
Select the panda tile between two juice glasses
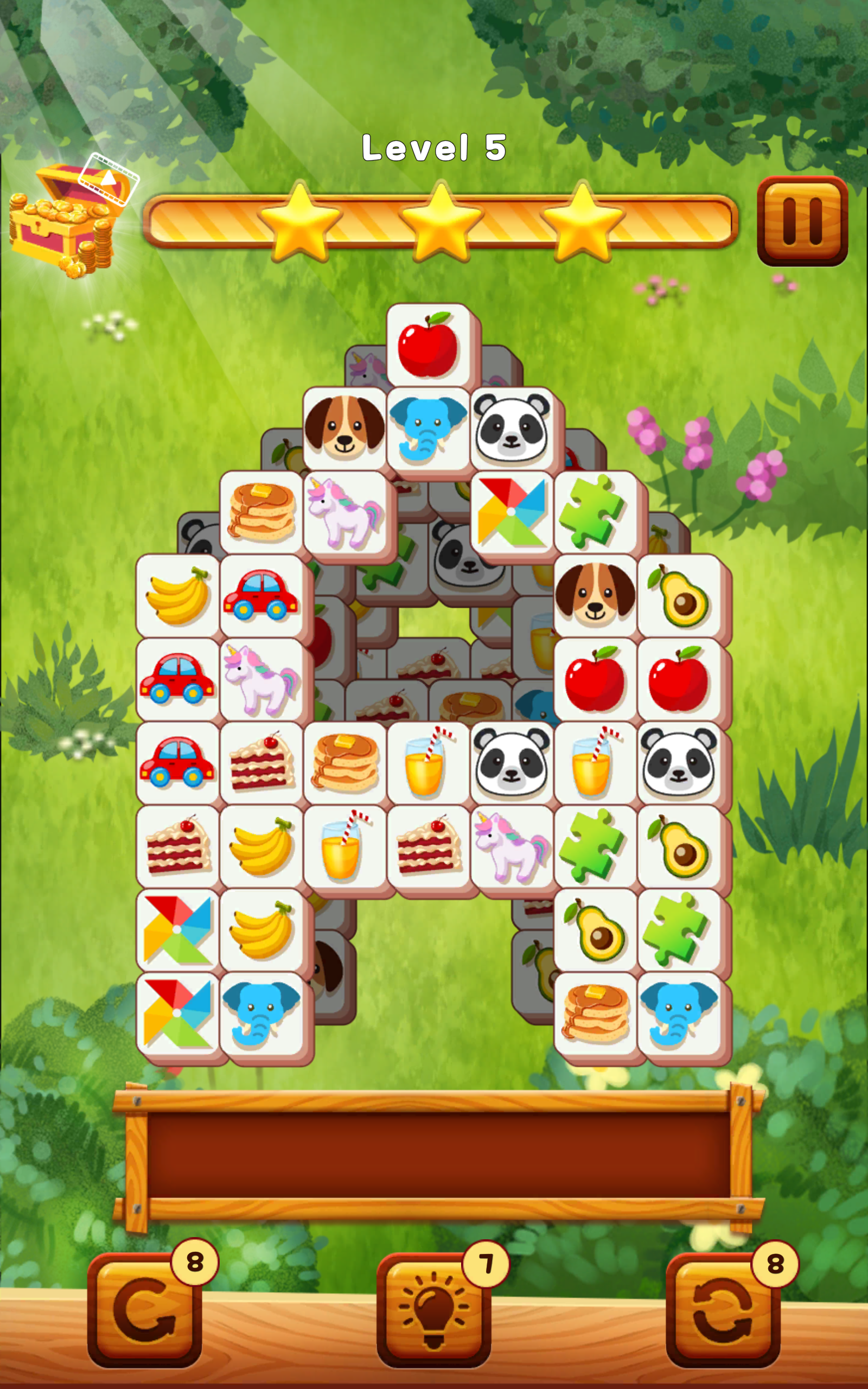(511, 763)
